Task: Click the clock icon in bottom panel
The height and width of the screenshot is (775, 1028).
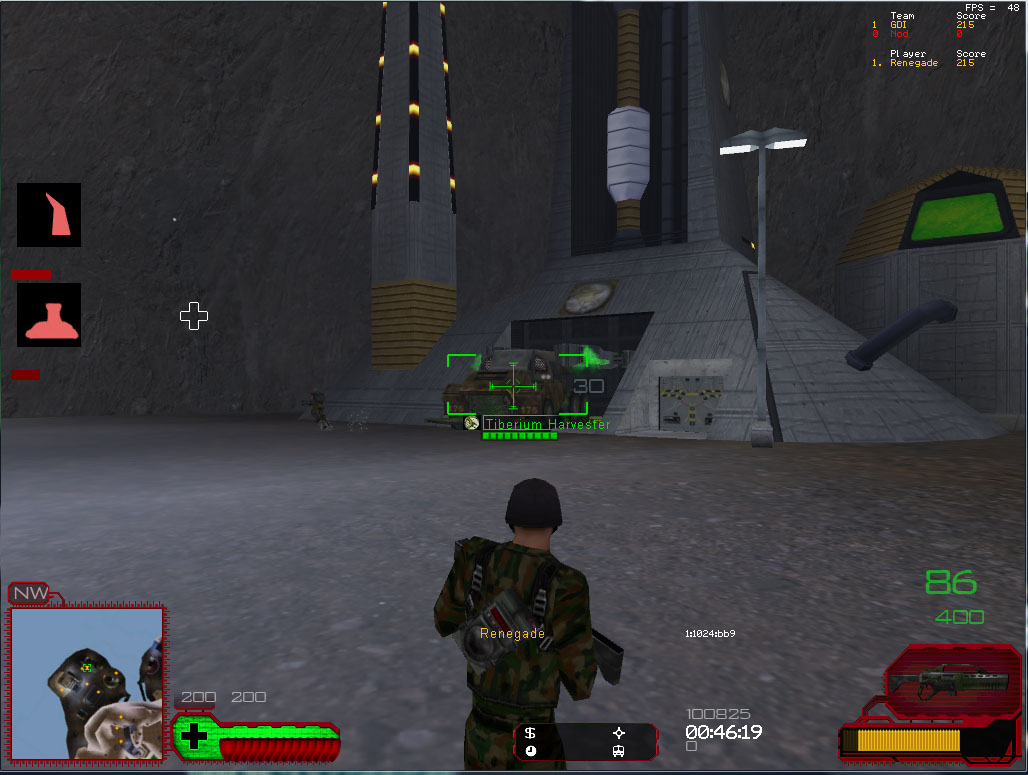Action: [530, 751]
